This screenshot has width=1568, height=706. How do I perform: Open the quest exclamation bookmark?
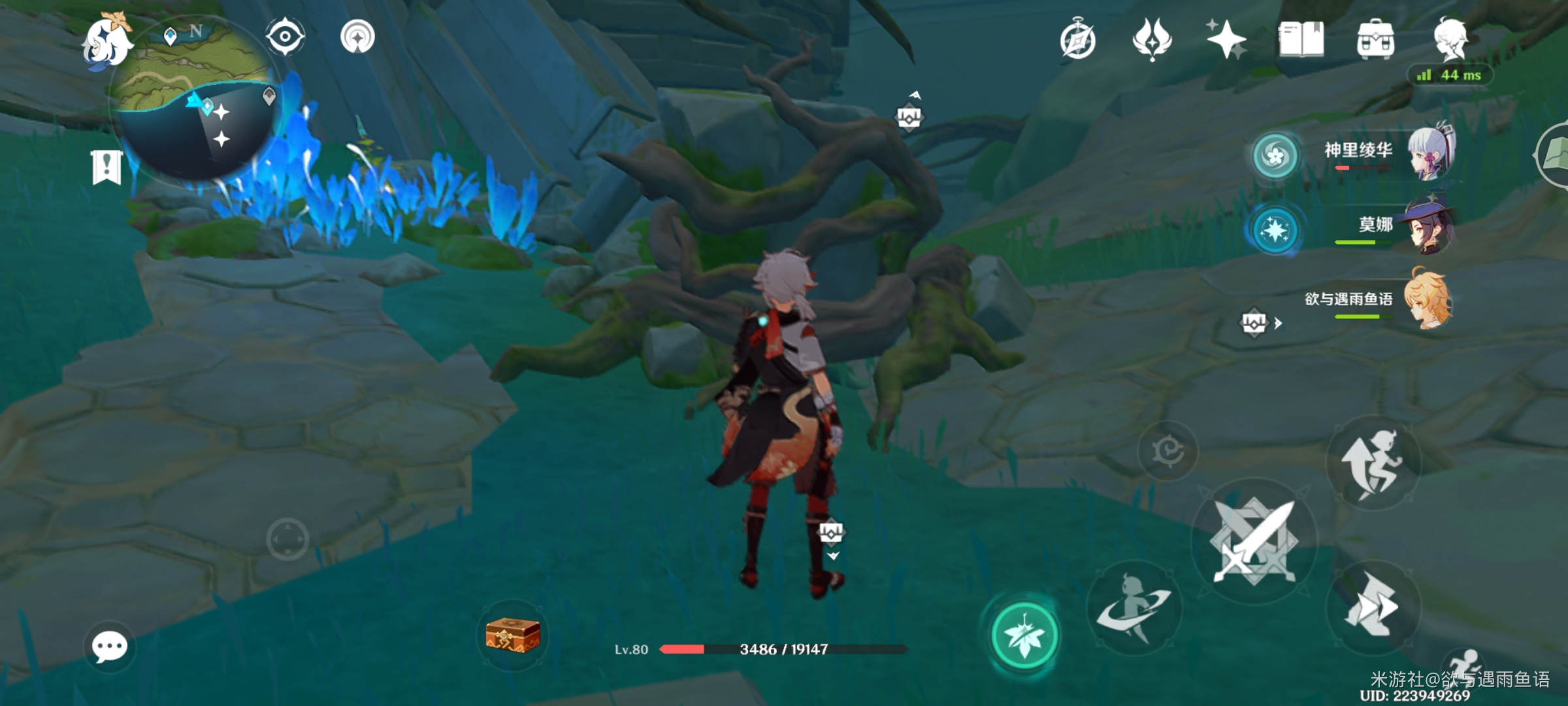[x=106, y=167]
